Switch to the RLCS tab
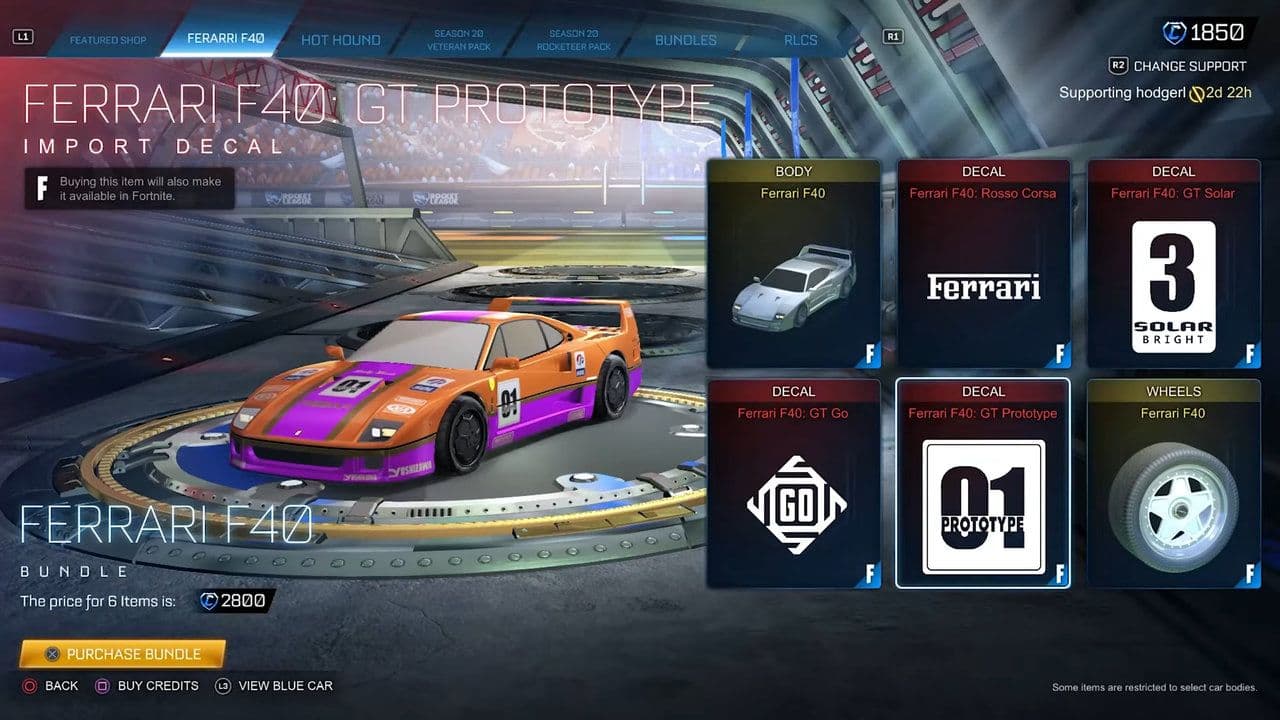The width and height of the screenshot is (1280, 720). (x=801, y=40)
